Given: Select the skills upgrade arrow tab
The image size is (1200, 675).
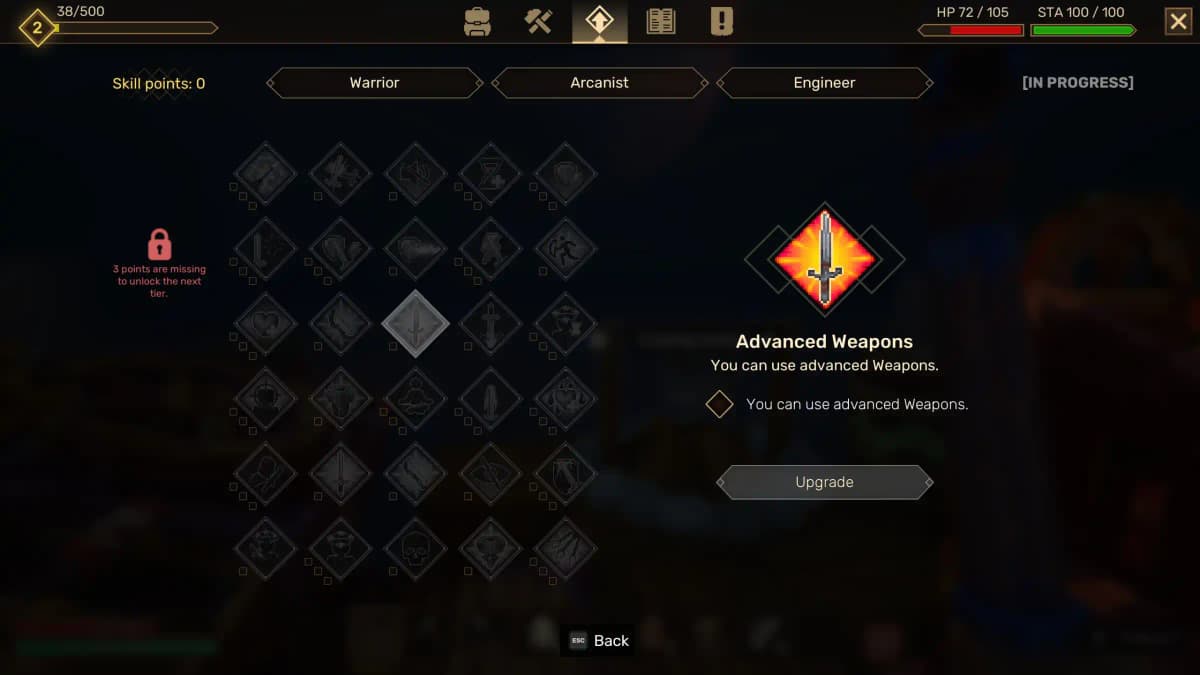Looking at the screenshot, I should coord(600,22).
